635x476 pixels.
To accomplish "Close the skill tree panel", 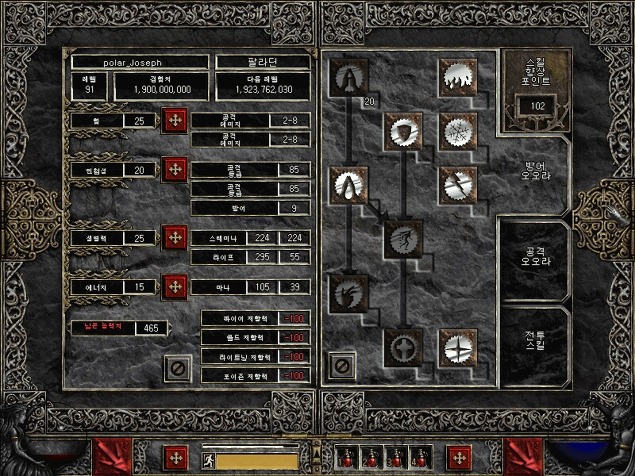I will [341, 365].
